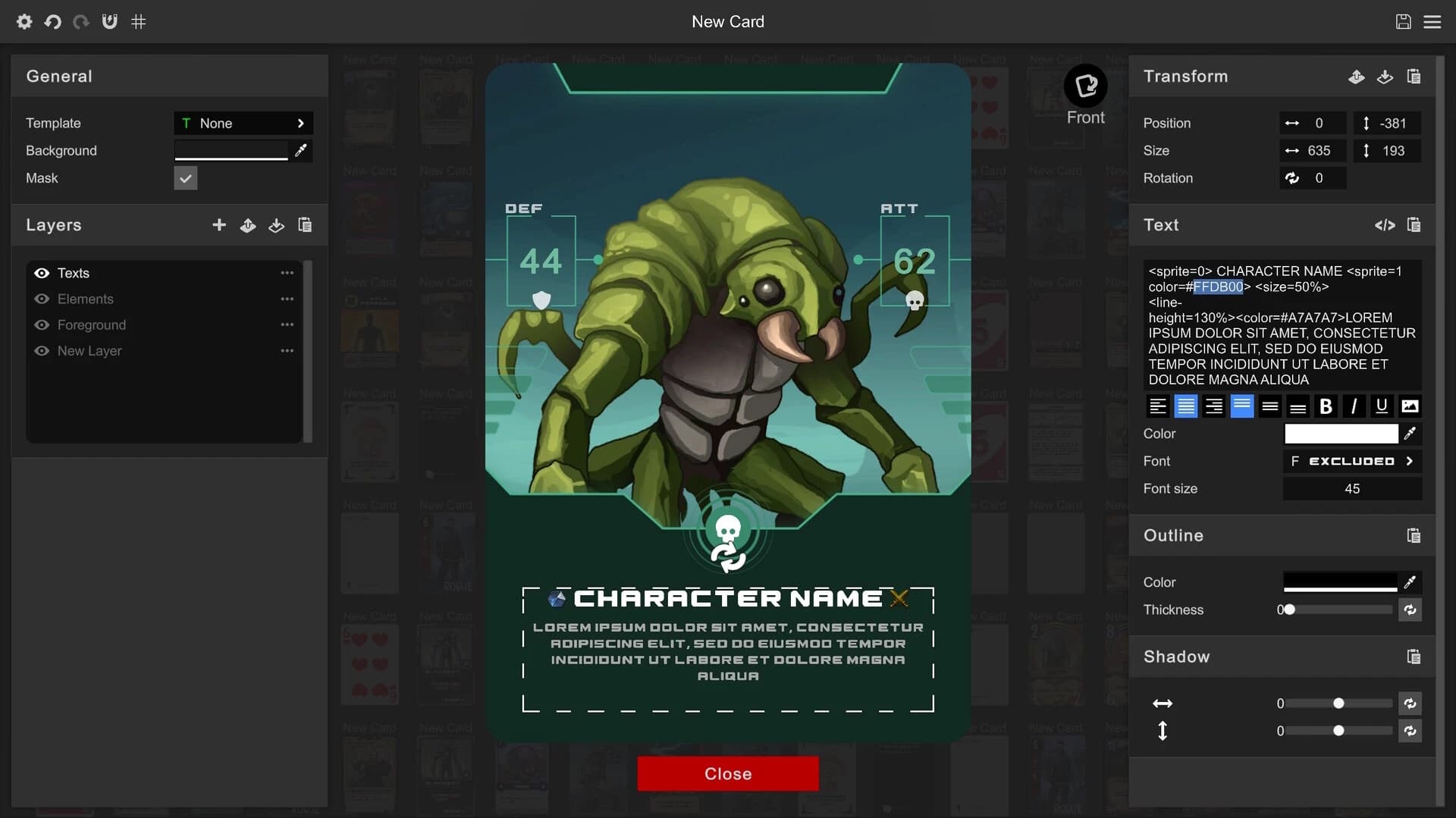Save the card using the floppy icon

[x=1403, y=21]
